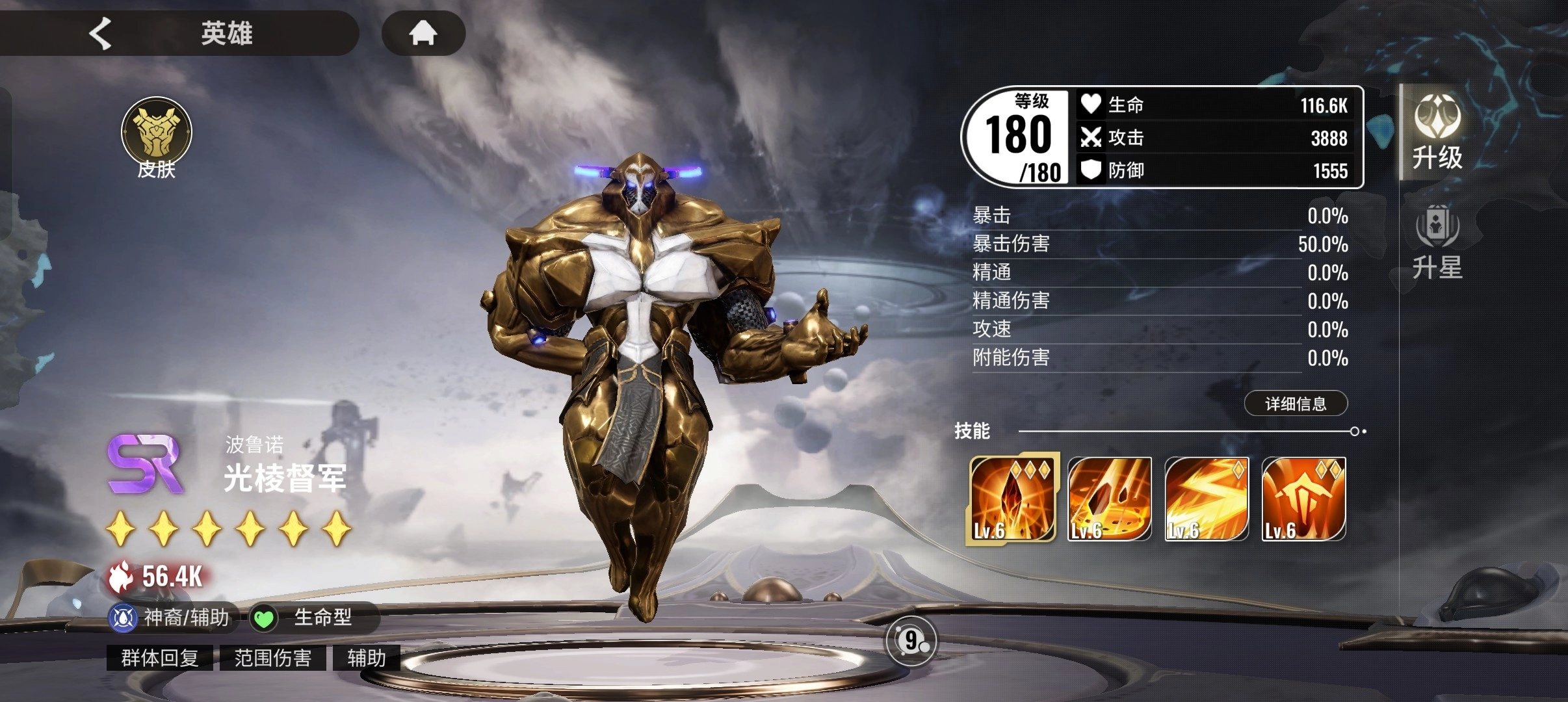
Task: Click the round number 9 badge
Action: tap(911, 641)
